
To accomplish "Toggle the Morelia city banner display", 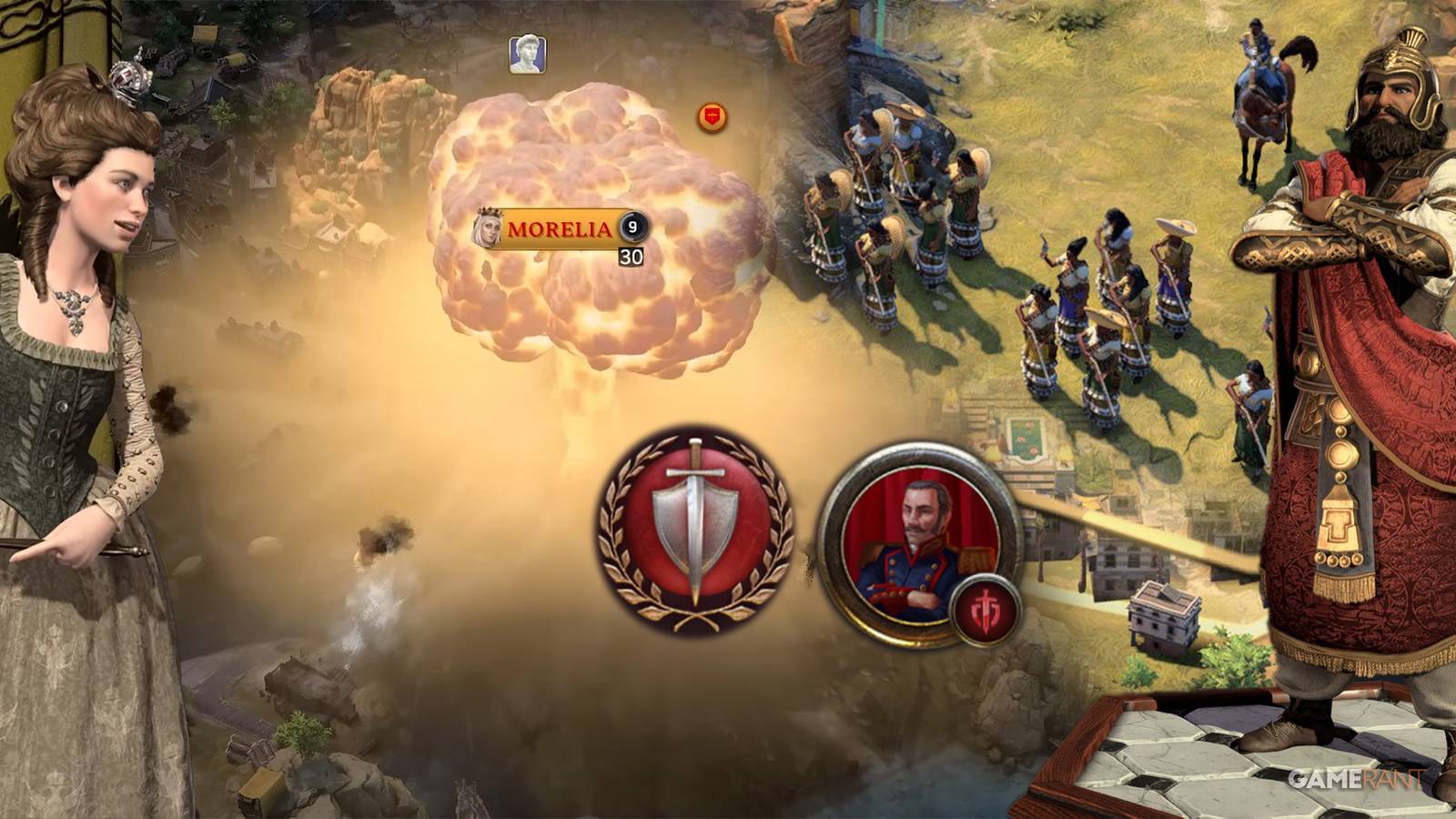I will pyautogui.click(x=560, y=228).
